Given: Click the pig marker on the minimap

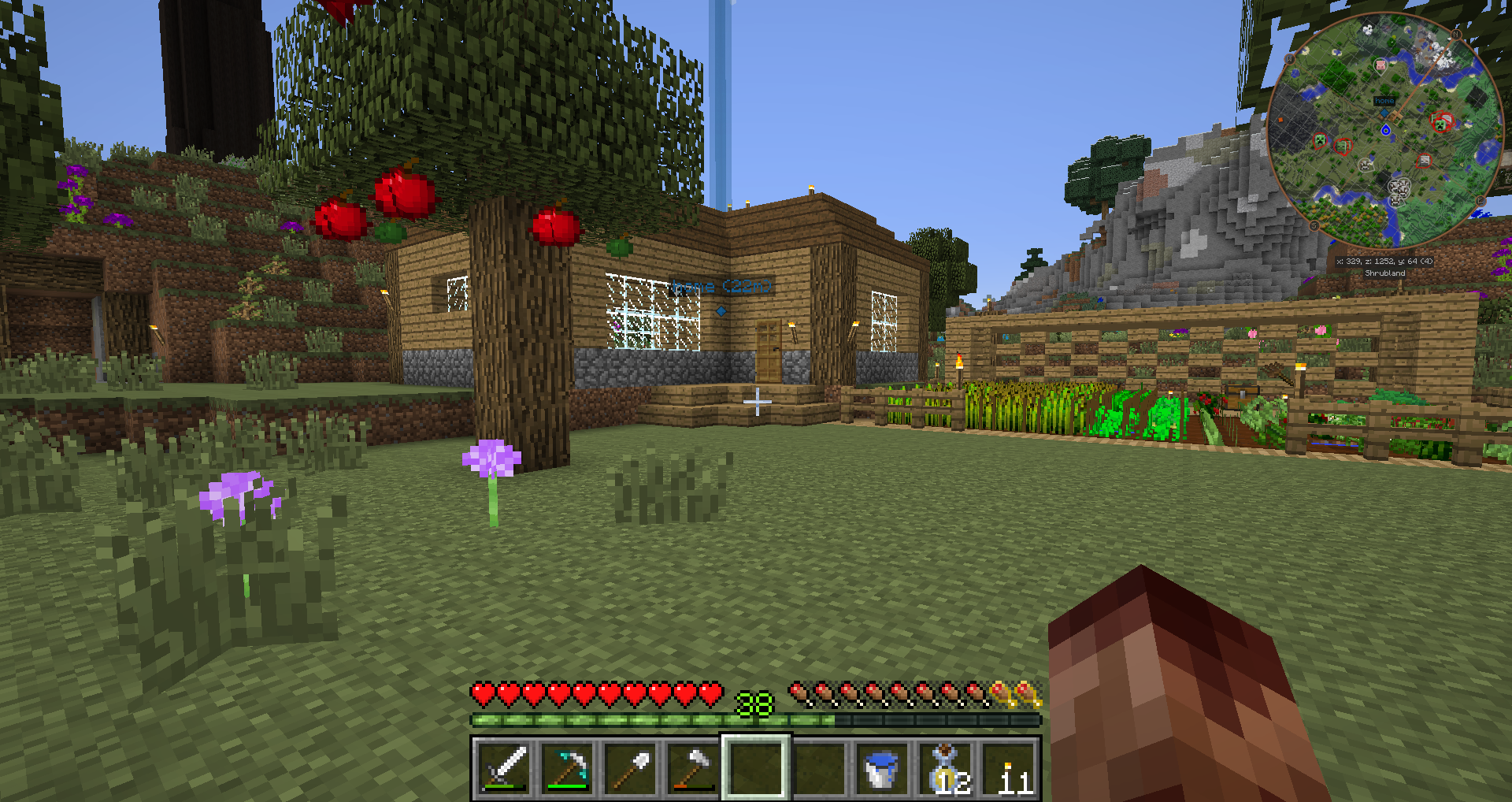Looking at the screenshot, I should (x=1380, y=65).
